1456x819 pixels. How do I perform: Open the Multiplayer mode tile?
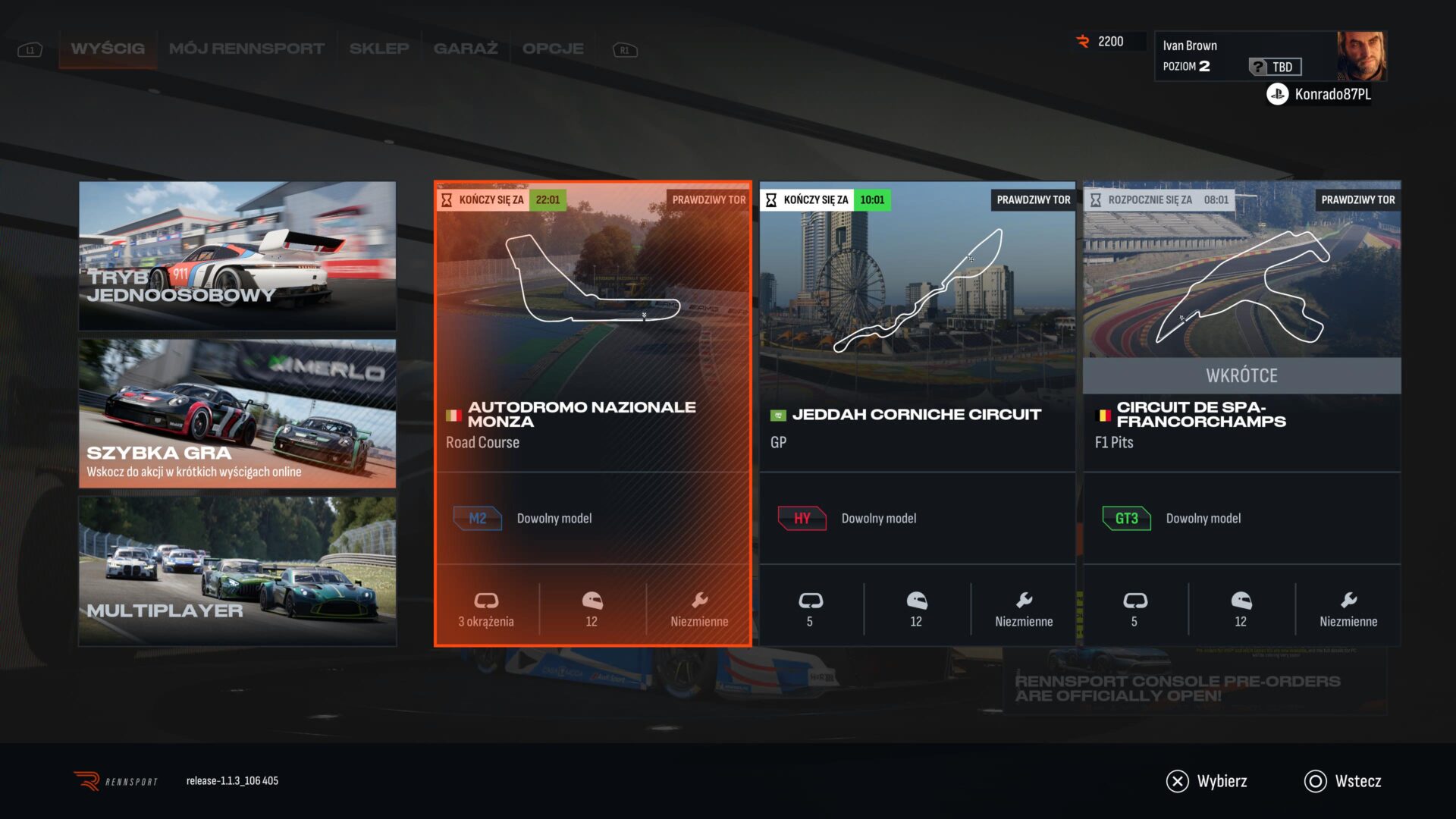[237, 571]
